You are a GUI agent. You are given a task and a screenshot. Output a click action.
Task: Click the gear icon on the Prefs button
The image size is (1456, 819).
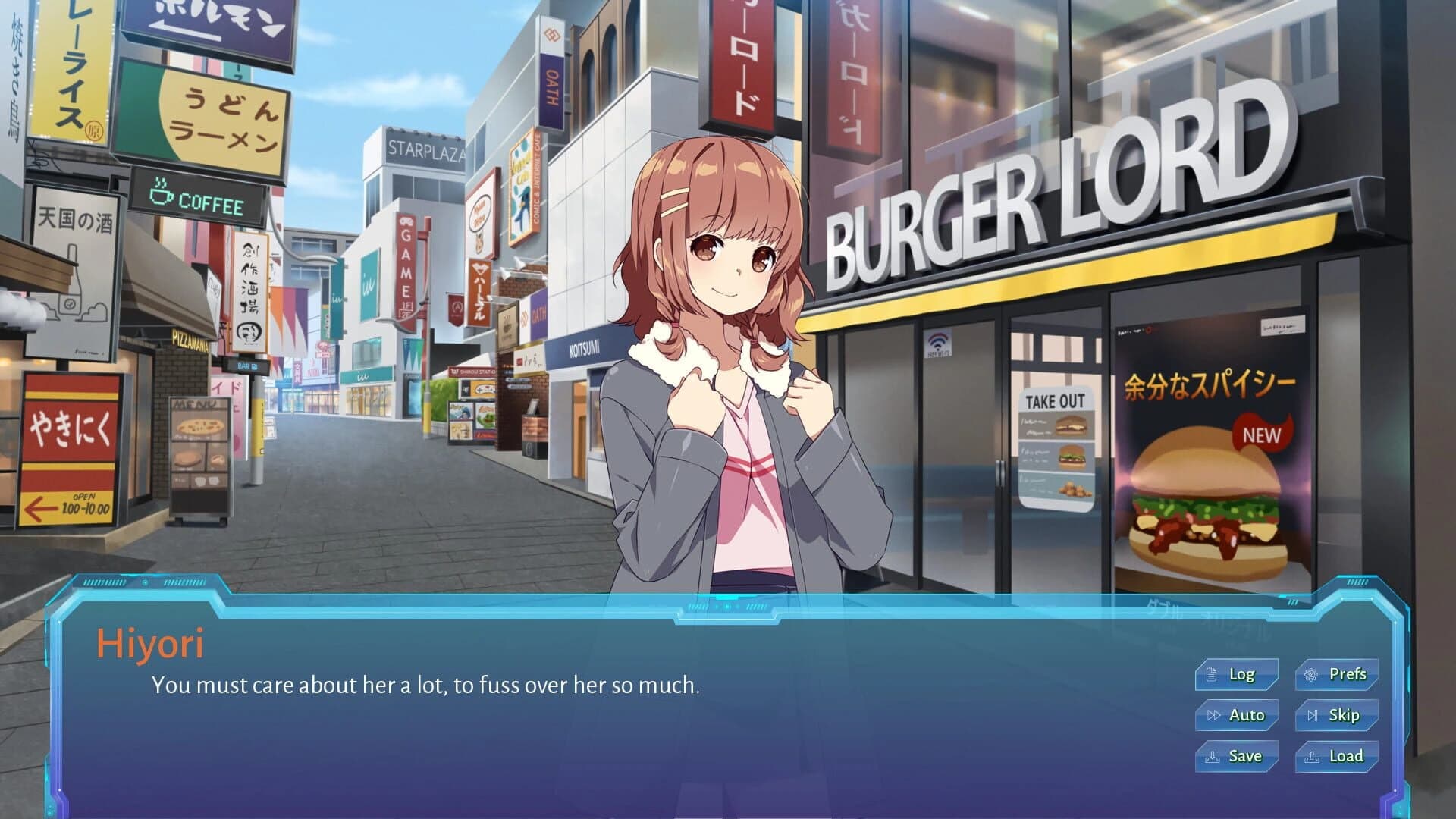click(x=1311, y=674)
